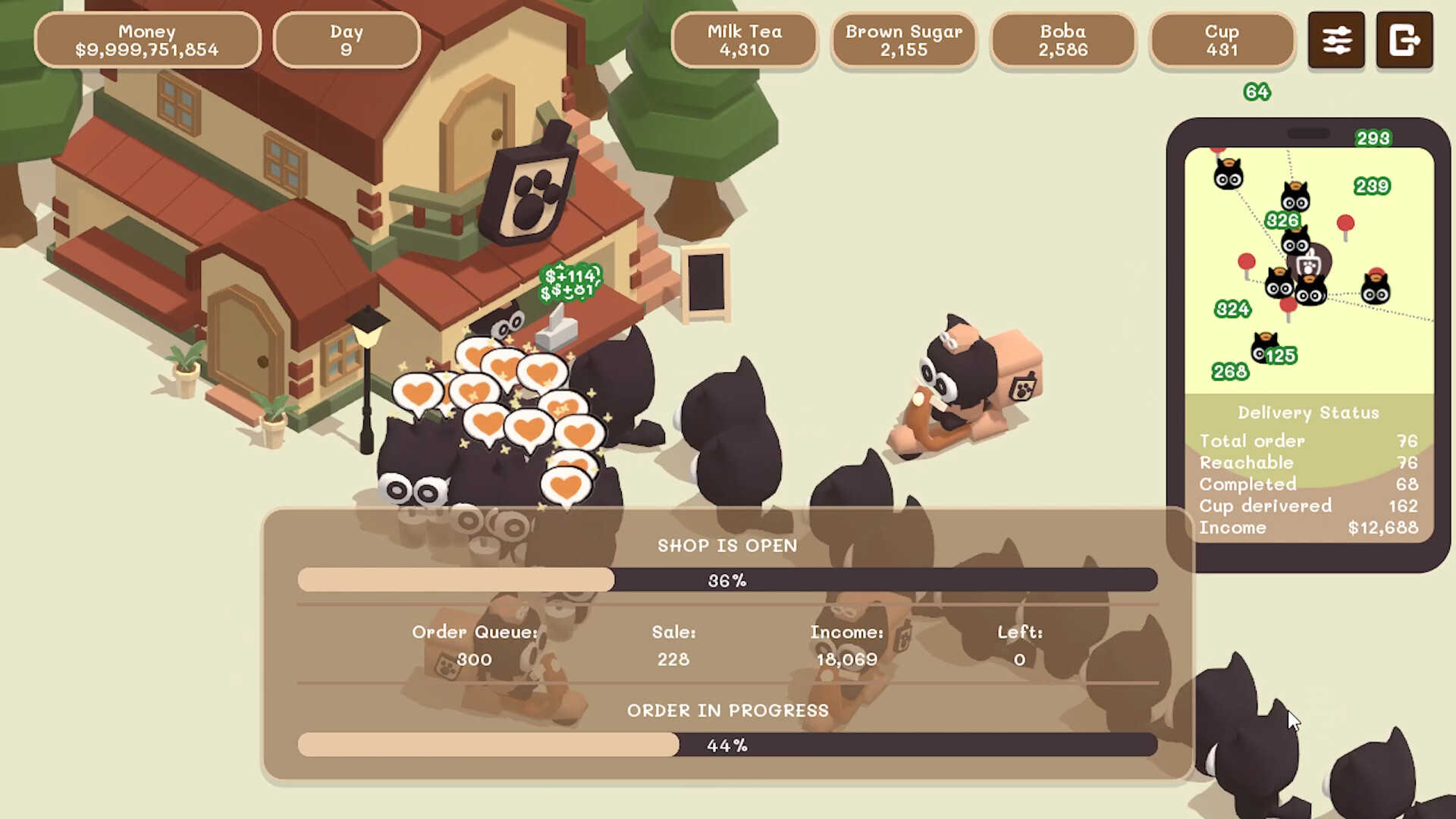The width and height of the screenshot is (1456, 819).
Task: Click the 36% shop progress bar
Action: tap(727, 579)
